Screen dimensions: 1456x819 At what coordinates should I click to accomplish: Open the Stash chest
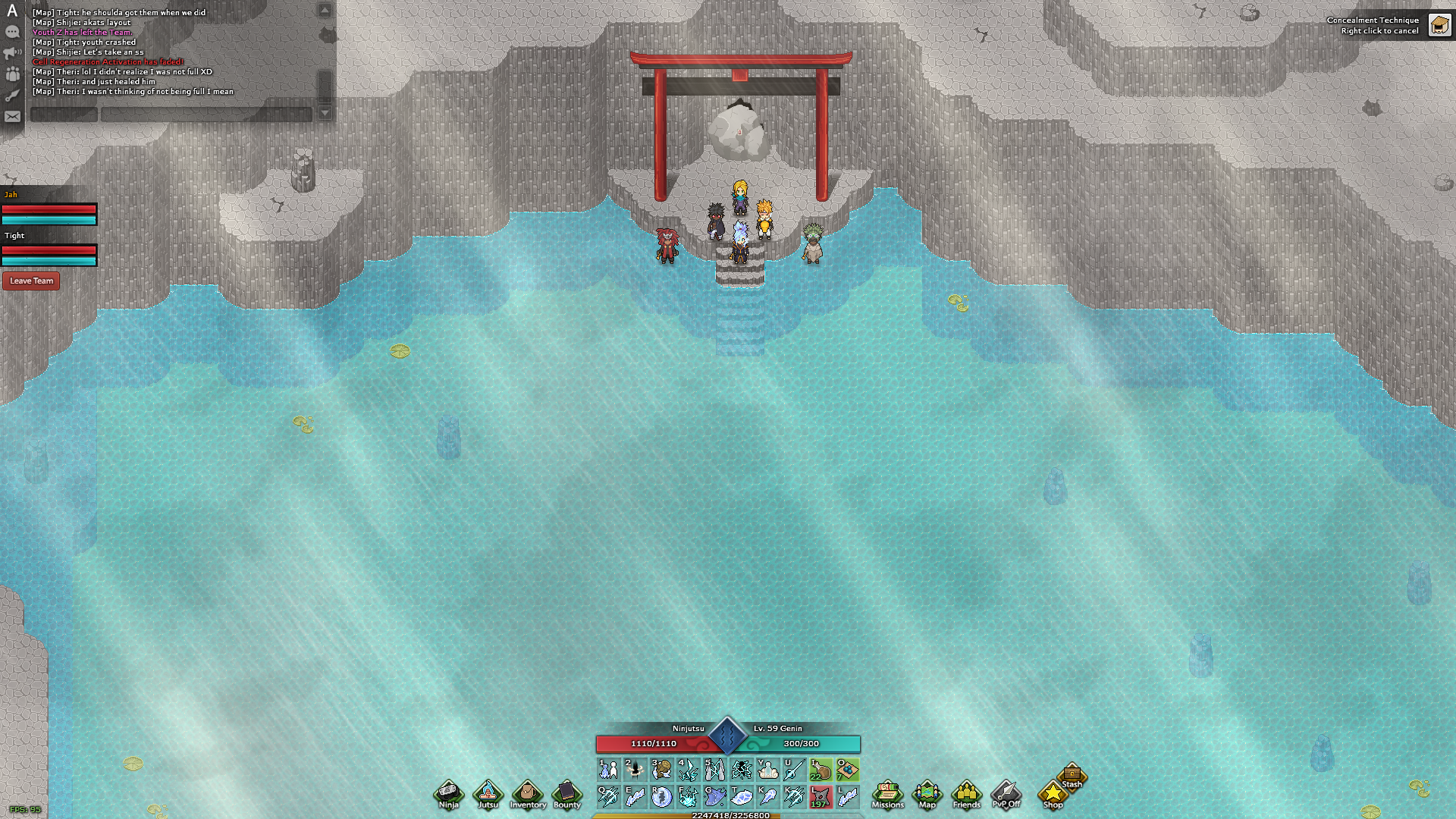click(1072, 775)
